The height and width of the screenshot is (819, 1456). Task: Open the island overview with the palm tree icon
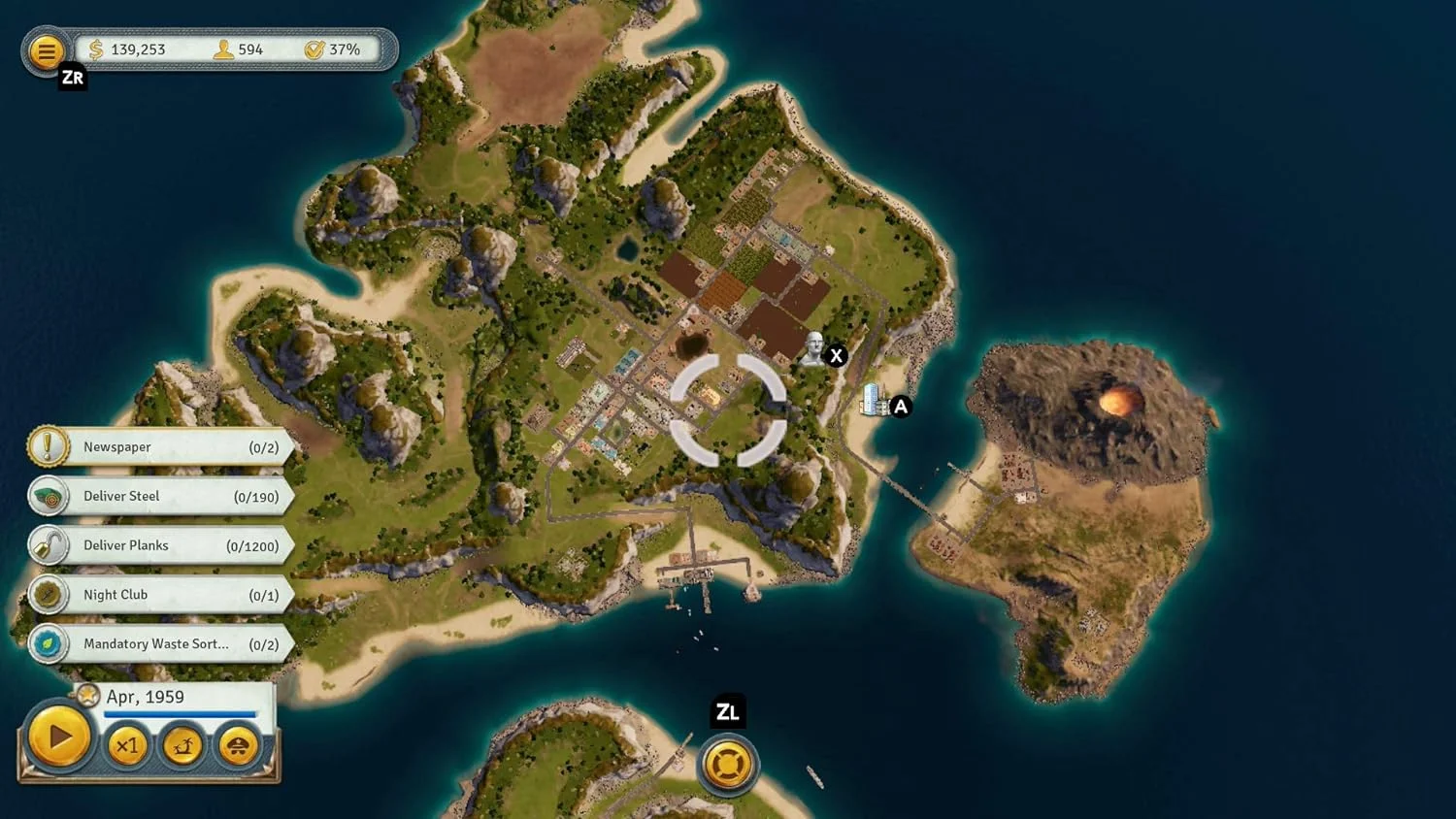(182, 745)
